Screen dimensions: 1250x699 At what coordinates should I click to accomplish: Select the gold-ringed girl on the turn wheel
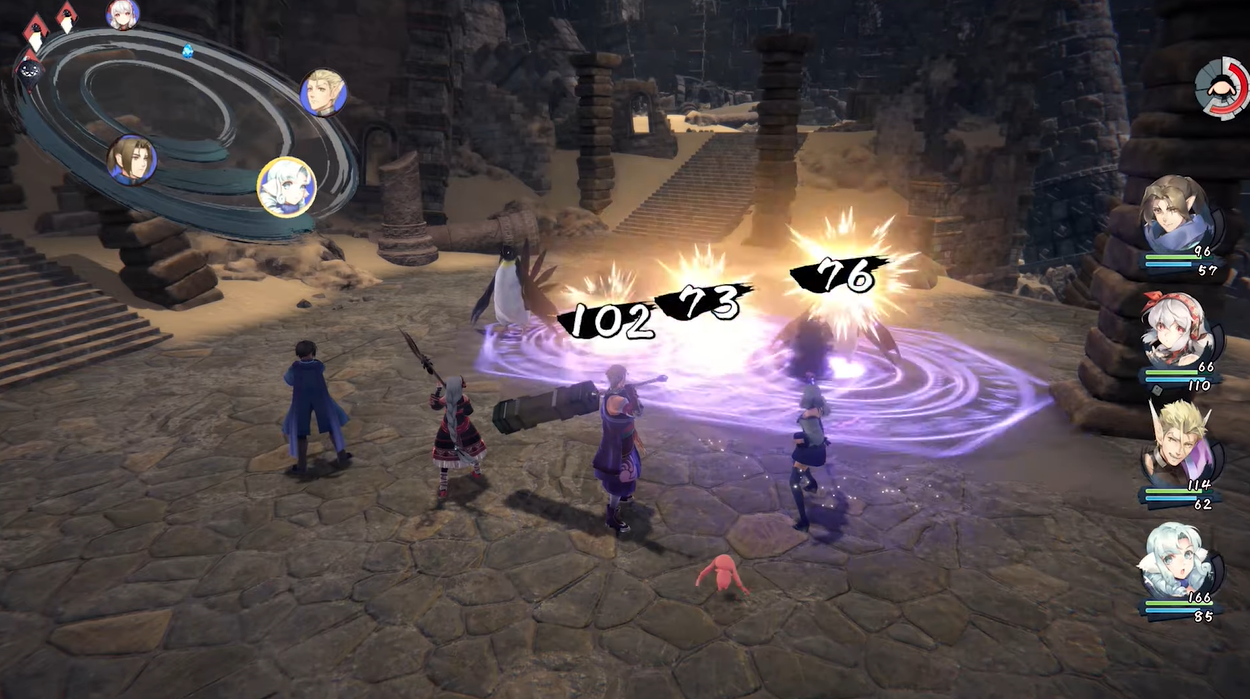[x=287, y=187]
